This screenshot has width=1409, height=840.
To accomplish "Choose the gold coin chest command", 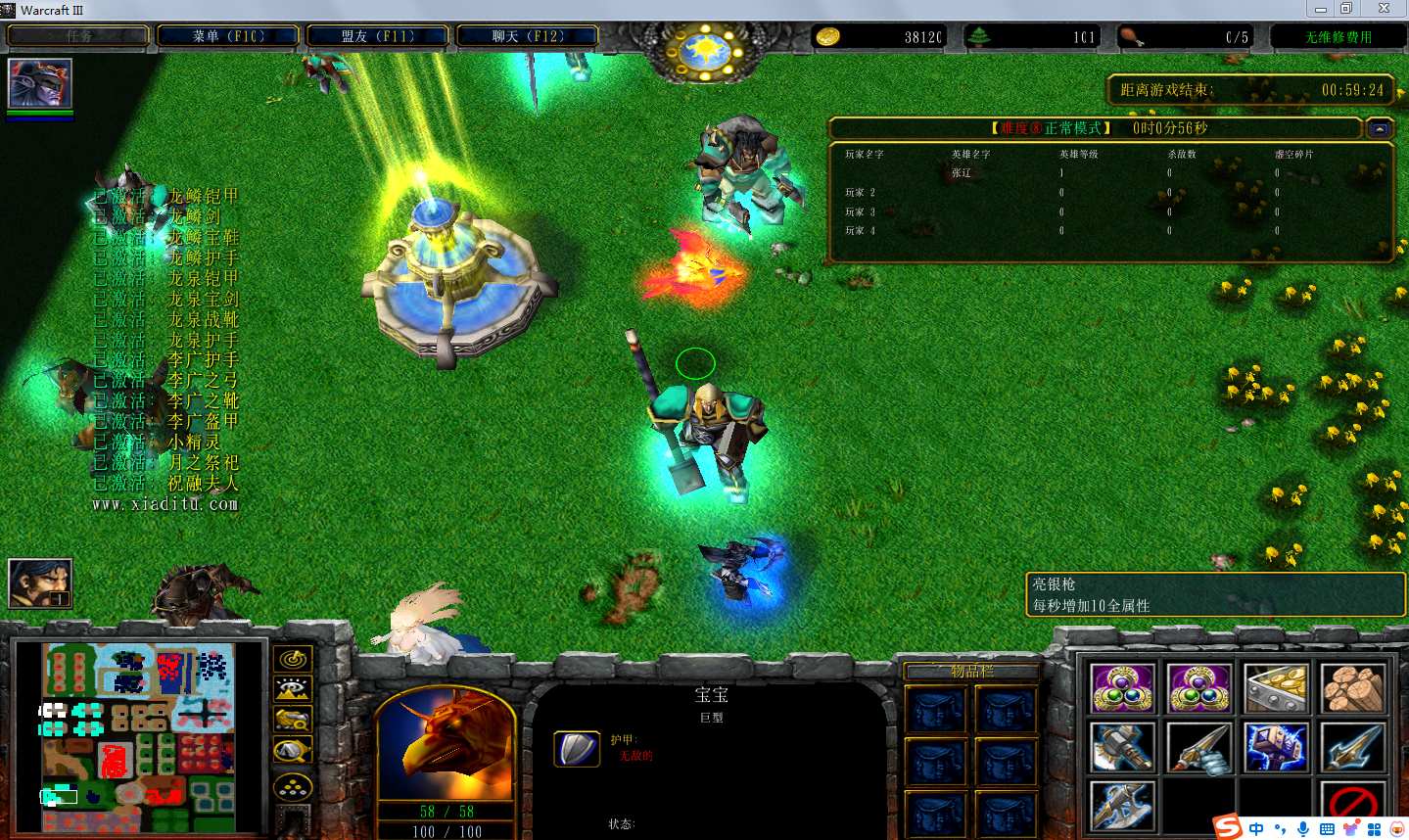I will tap(1276, 688).
